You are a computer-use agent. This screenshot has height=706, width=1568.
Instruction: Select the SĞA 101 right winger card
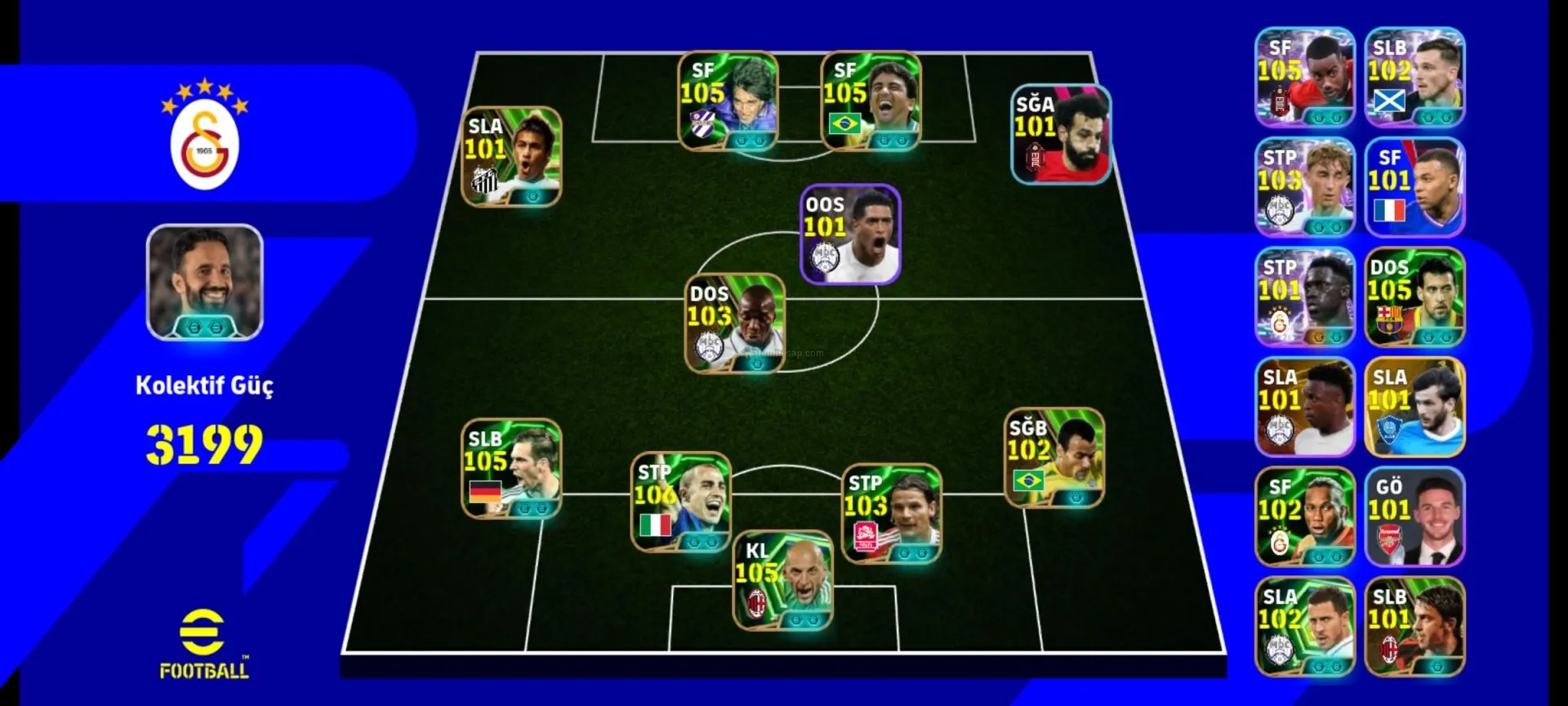click(x=1061, y=135)
